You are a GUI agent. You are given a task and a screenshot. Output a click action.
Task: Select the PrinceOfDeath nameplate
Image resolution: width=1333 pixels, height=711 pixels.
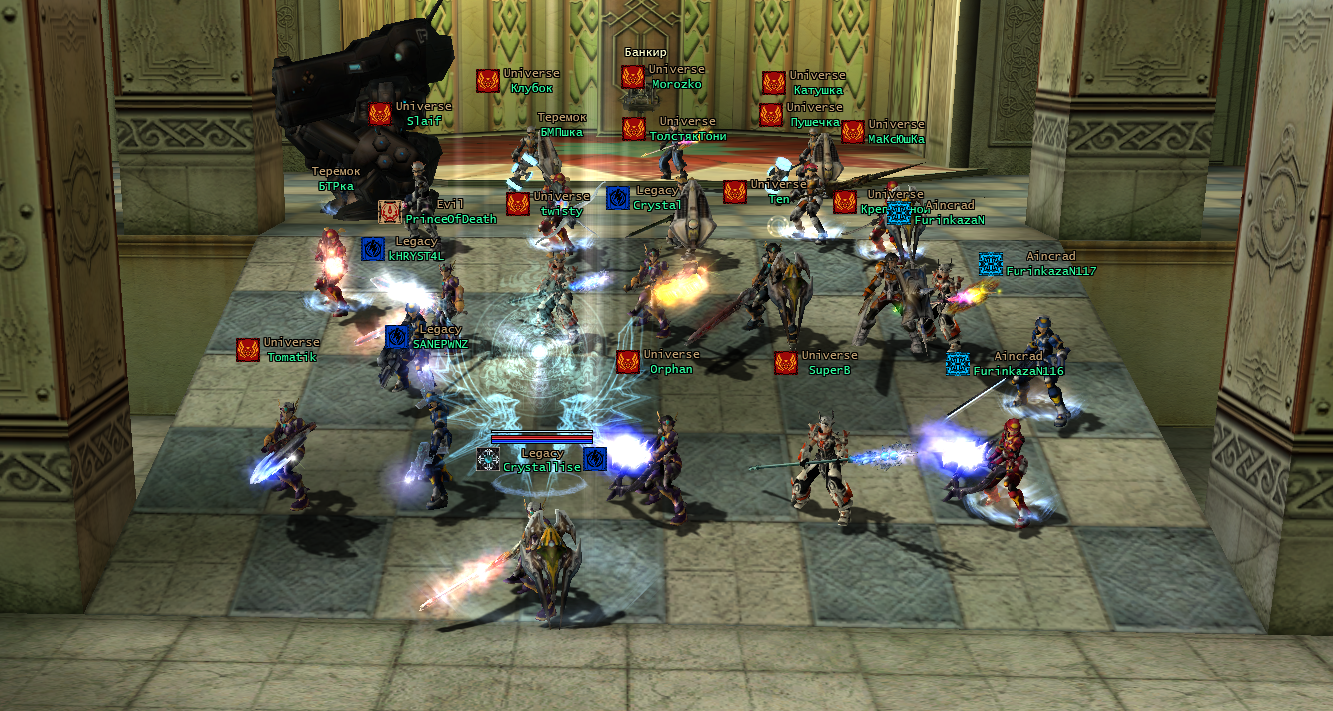coord(450,219)
